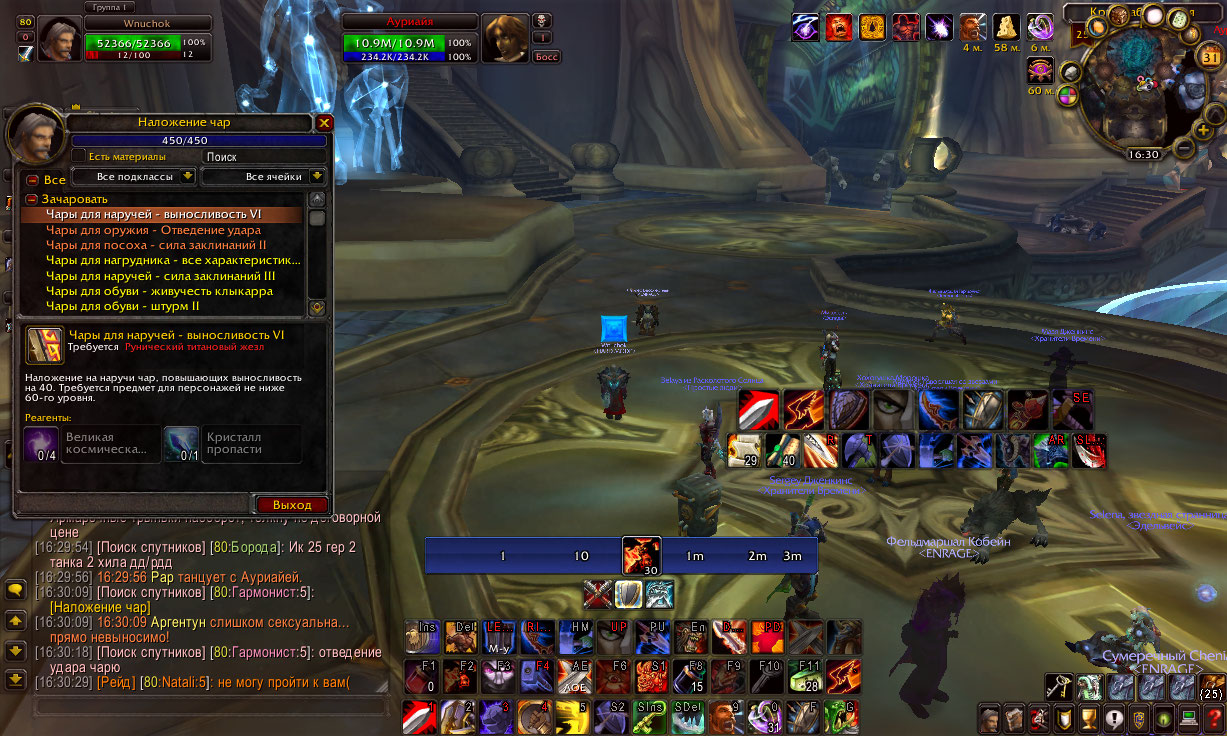Zoom out the minimap with minus button
Image resolution: width=1227 pixels, height=736 pixels.
(x=1183, y=149)
